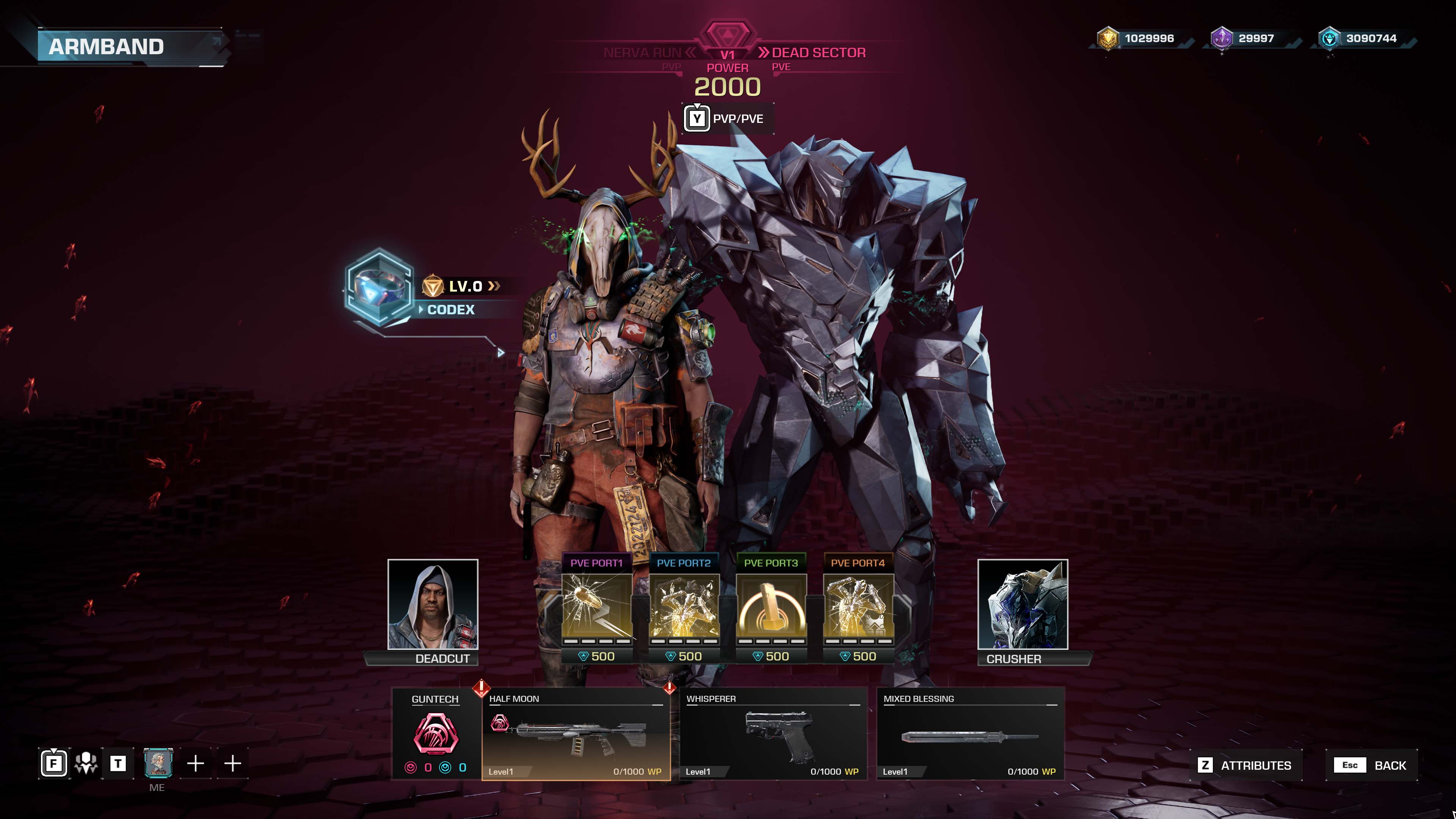The width and height of the screenshot is (1456, 819).
Task: Switch to the DEAD SECTOR PVE tab
Action: tap(818, 53)
